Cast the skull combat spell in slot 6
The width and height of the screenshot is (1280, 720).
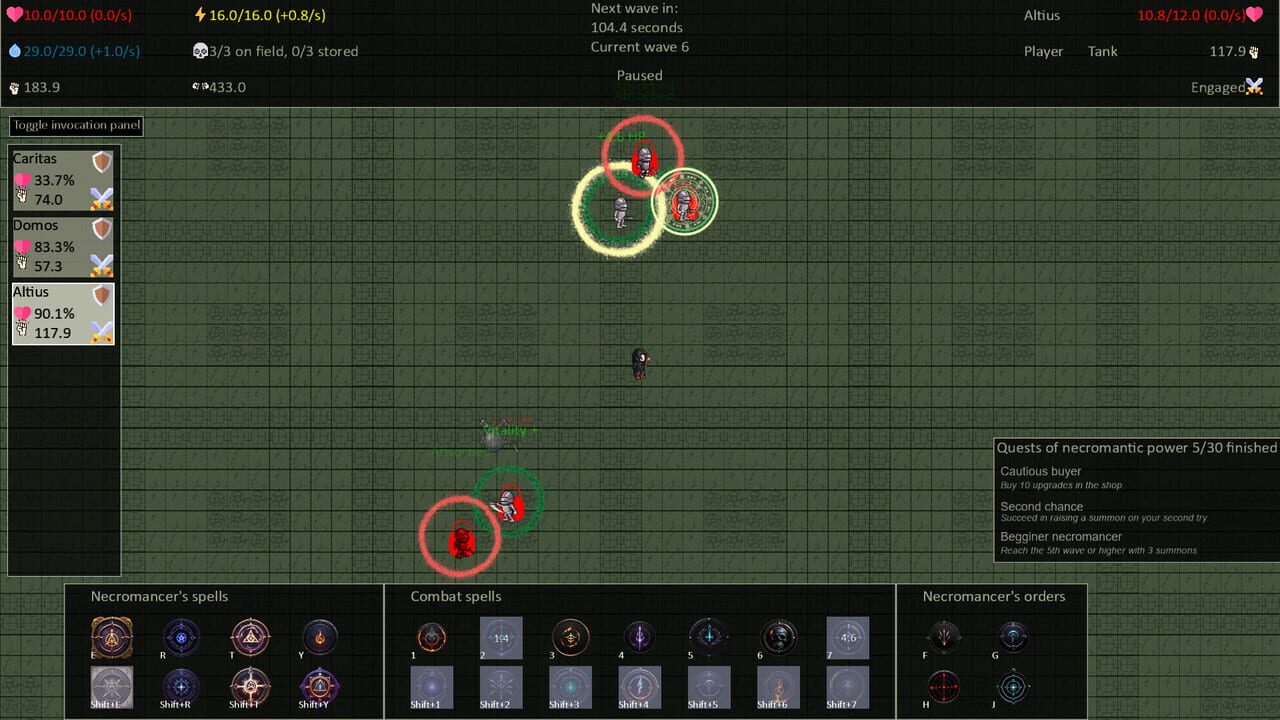(778, 638)
